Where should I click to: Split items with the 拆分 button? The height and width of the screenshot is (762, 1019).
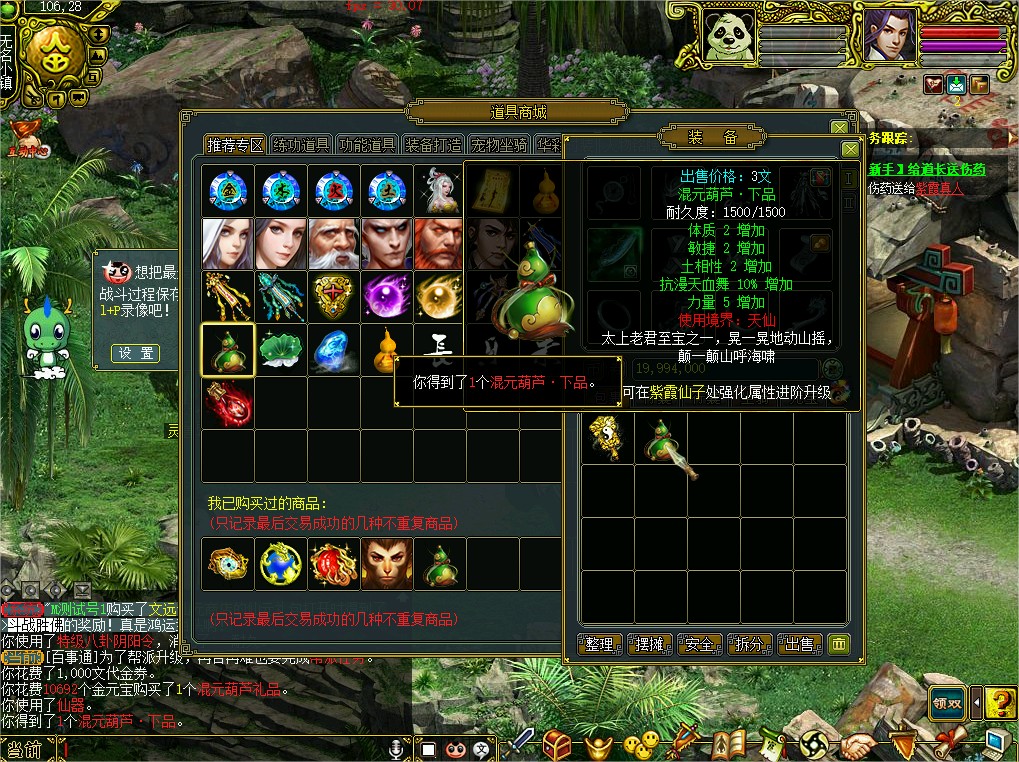coord(749,645)
